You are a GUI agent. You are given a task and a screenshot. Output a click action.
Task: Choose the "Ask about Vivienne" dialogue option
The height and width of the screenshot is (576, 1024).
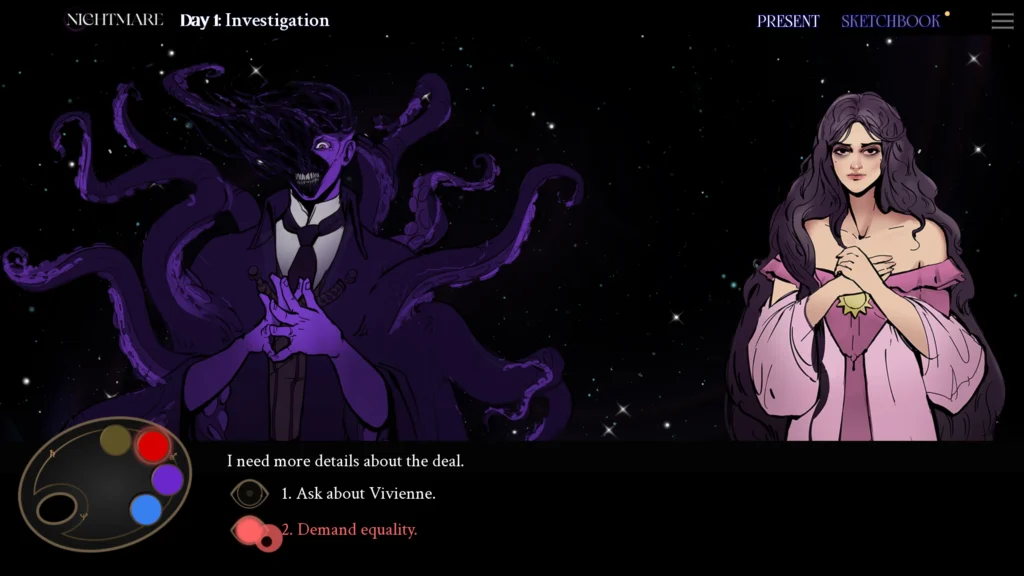pos(358,494)
